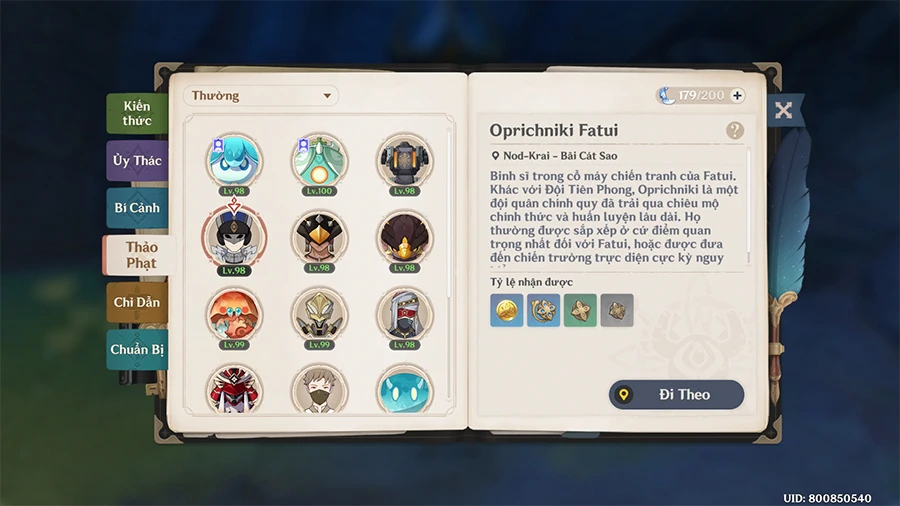Close the handbook with the X button

pos(783,110)
